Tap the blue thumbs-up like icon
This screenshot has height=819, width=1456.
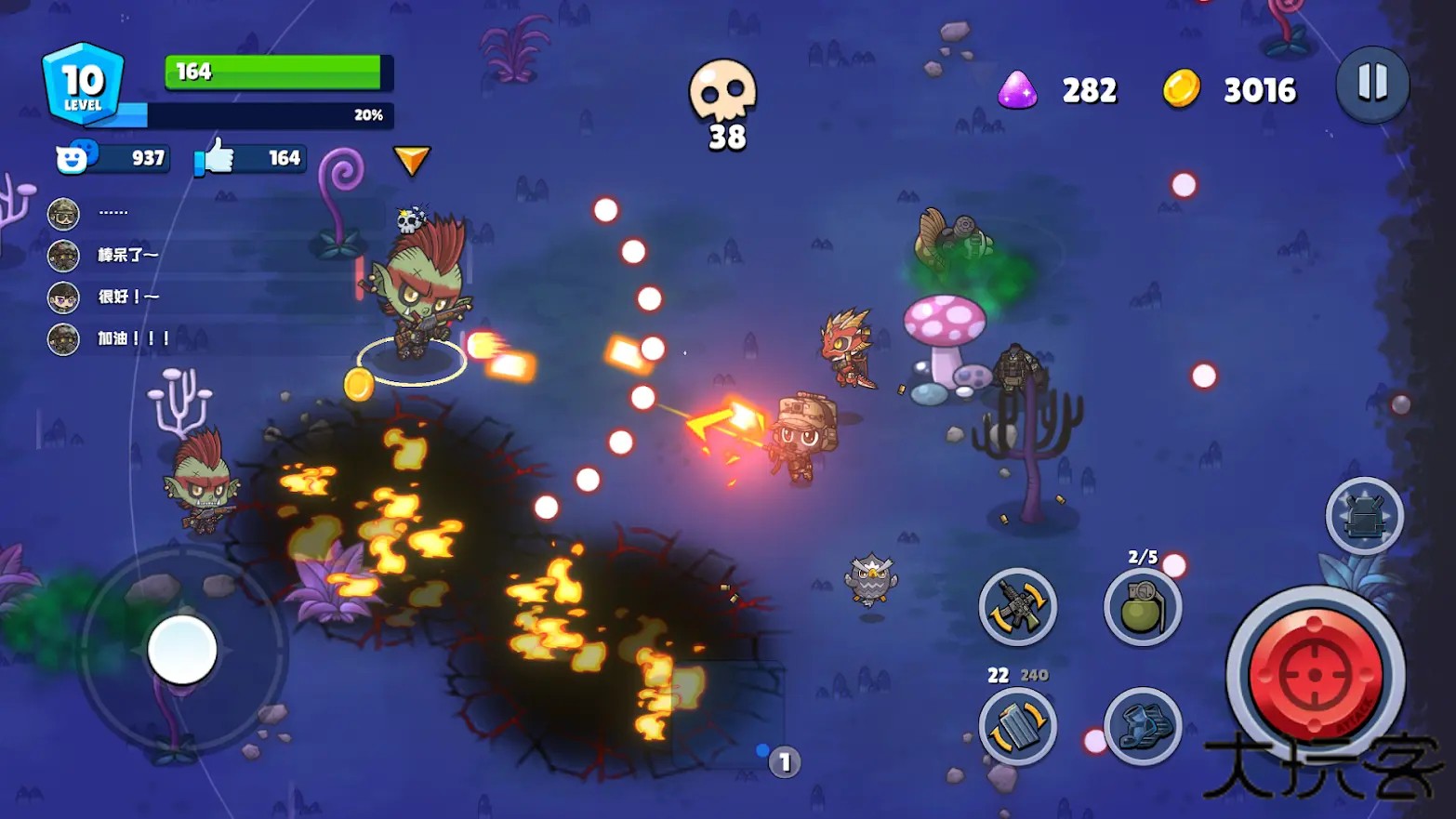click(217, 157)
